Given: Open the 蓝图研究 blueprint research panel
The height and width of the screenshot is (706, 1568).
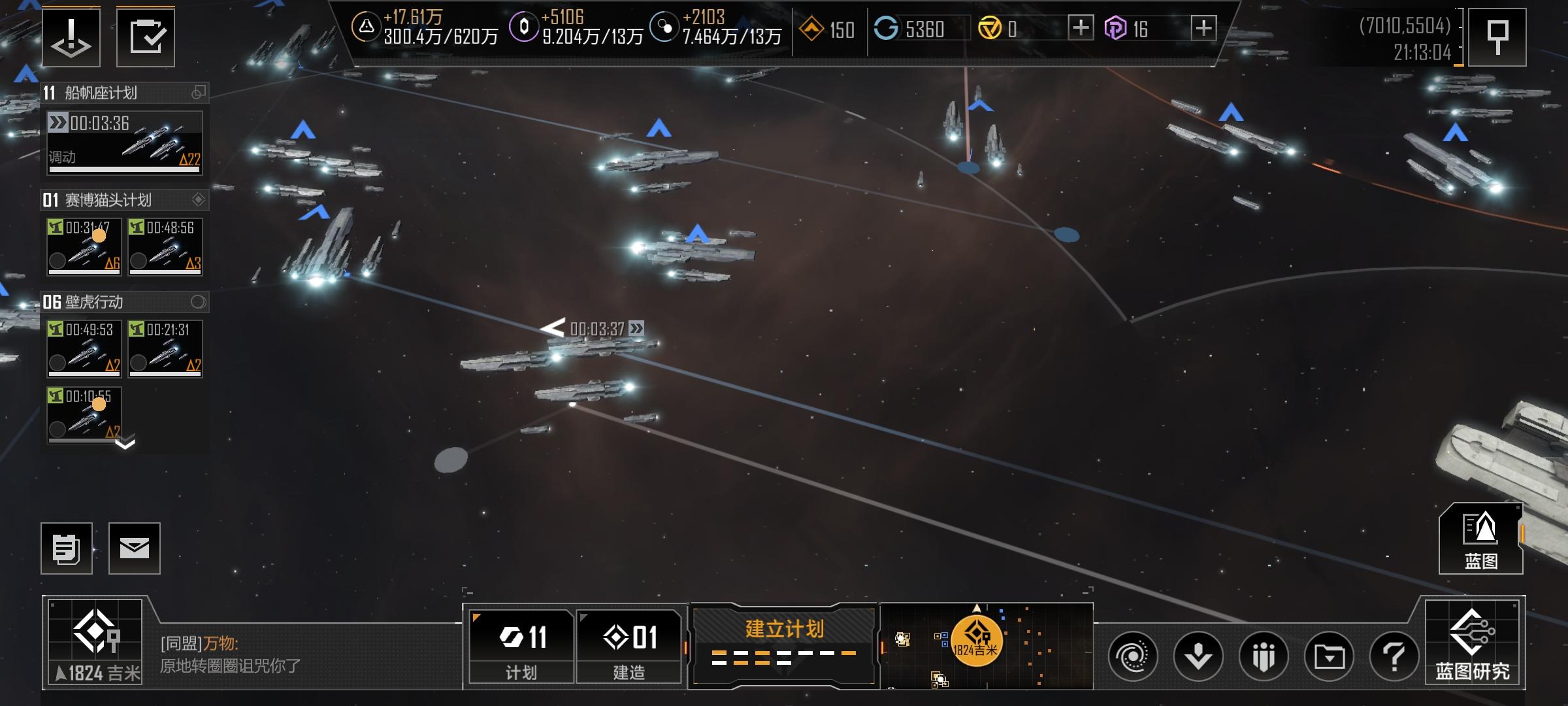Looking at the screenshot, I should (1473, 643).
